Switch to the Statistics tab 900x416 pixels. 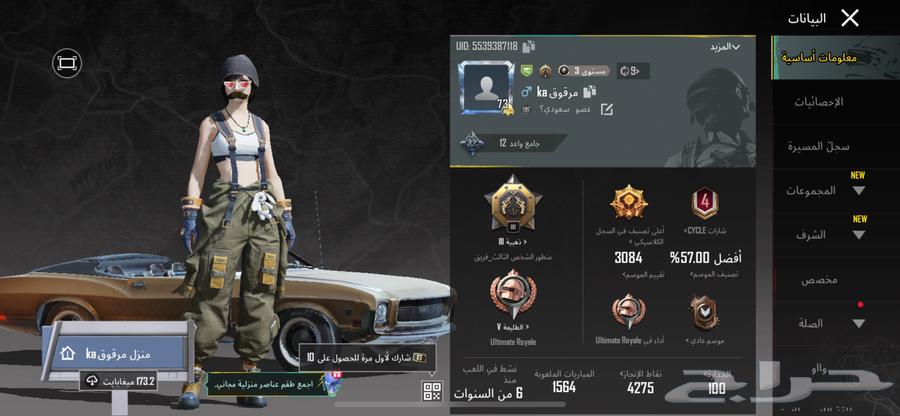tap(818, 102)
